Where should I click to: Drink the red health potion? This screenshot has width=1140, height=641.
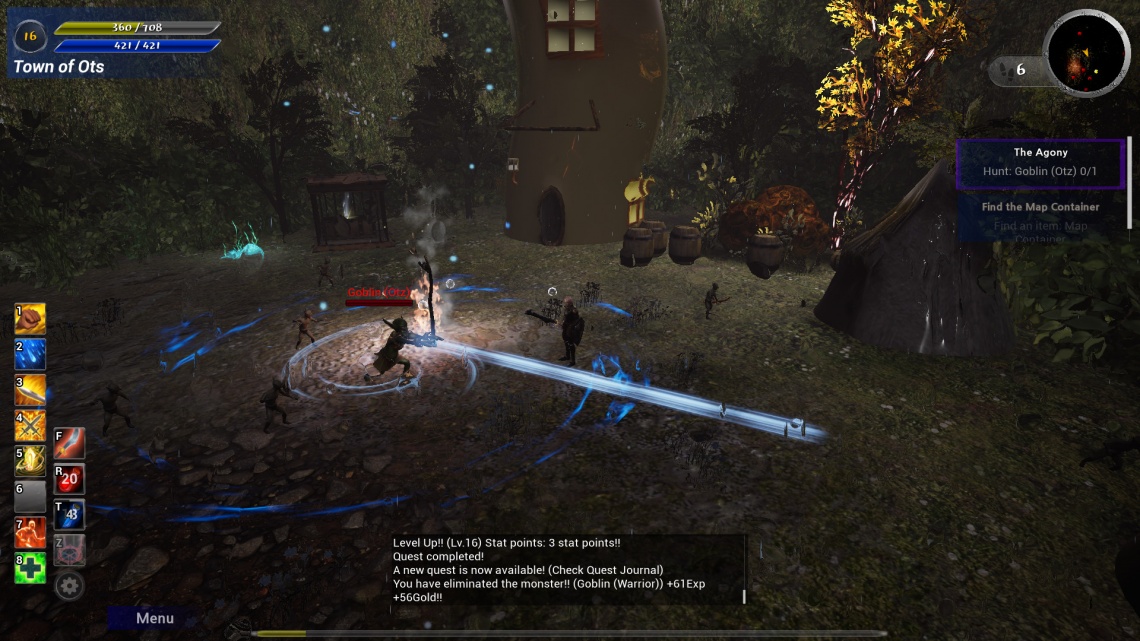(69, 479)
